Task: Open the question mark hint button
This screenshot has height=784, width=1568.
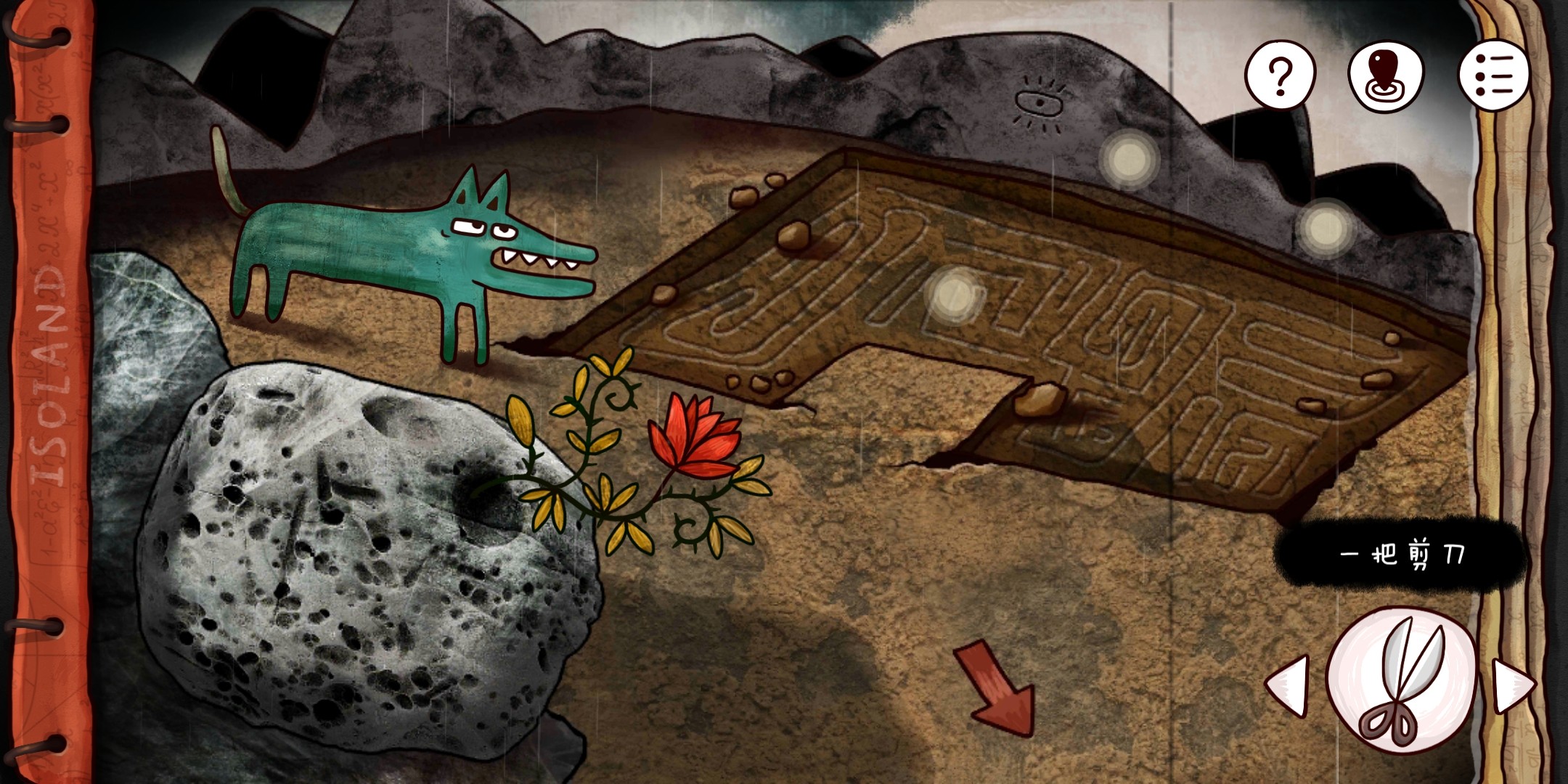Action: coord(1280,75)
